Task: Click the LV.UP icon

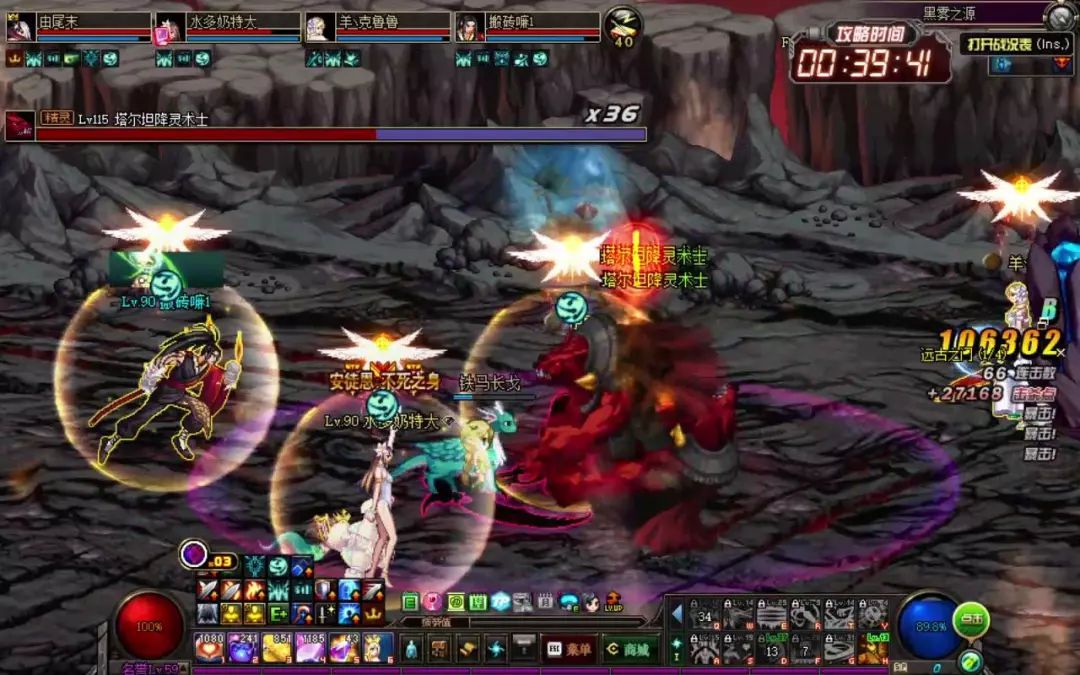Action: pos(612,602)
